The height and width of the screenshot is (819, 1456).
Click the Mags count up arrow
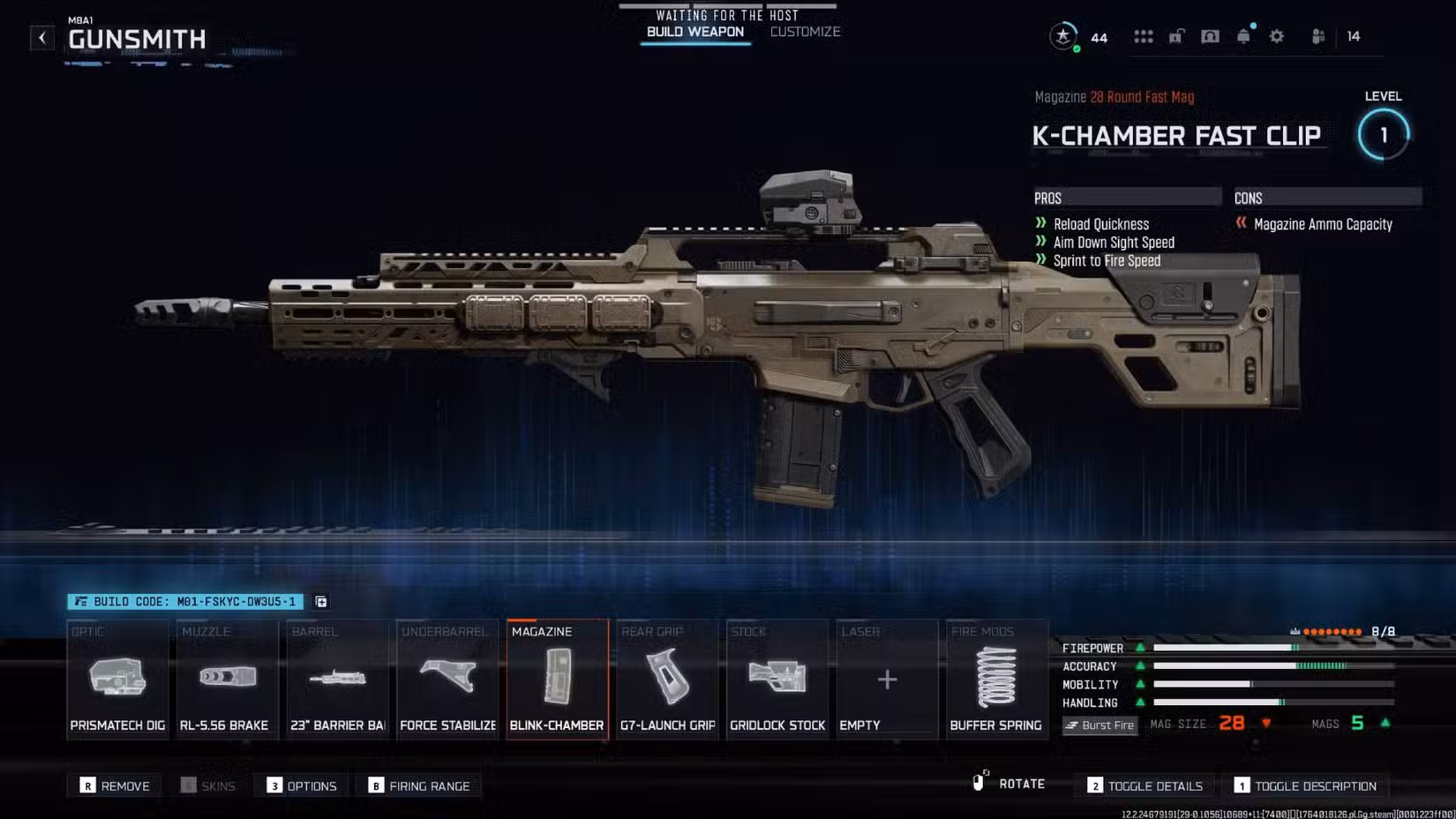point(1384,723)
